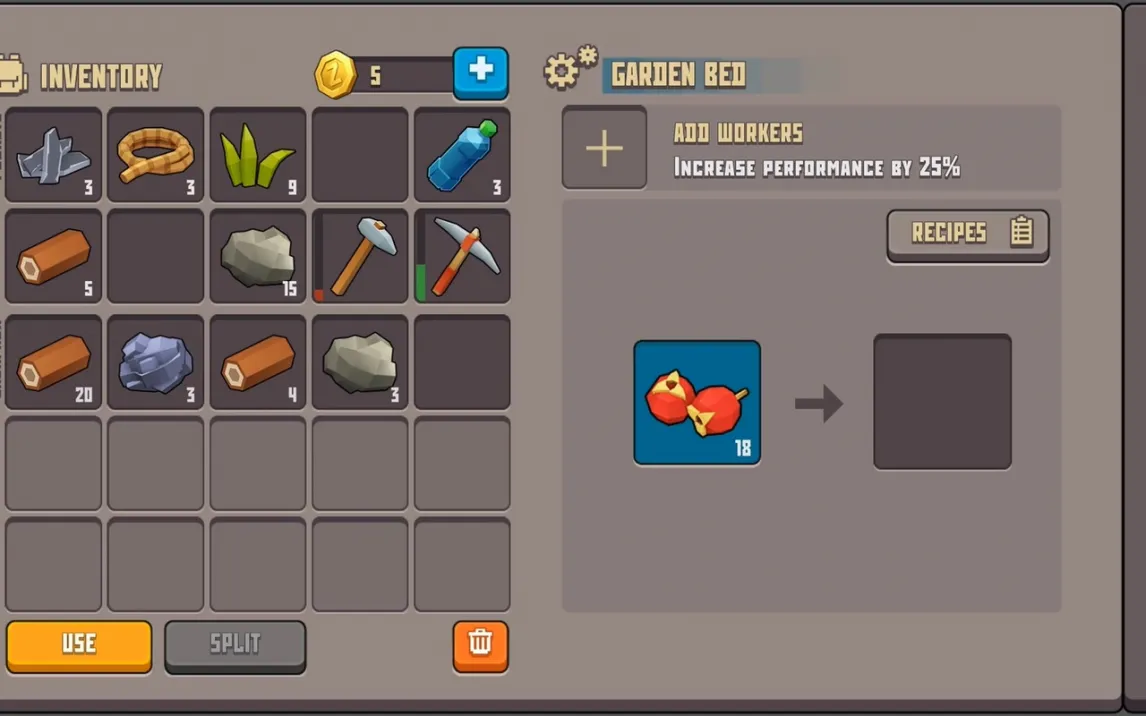
Task: Select the stack of 3 stones
Action: click(360, 362)
